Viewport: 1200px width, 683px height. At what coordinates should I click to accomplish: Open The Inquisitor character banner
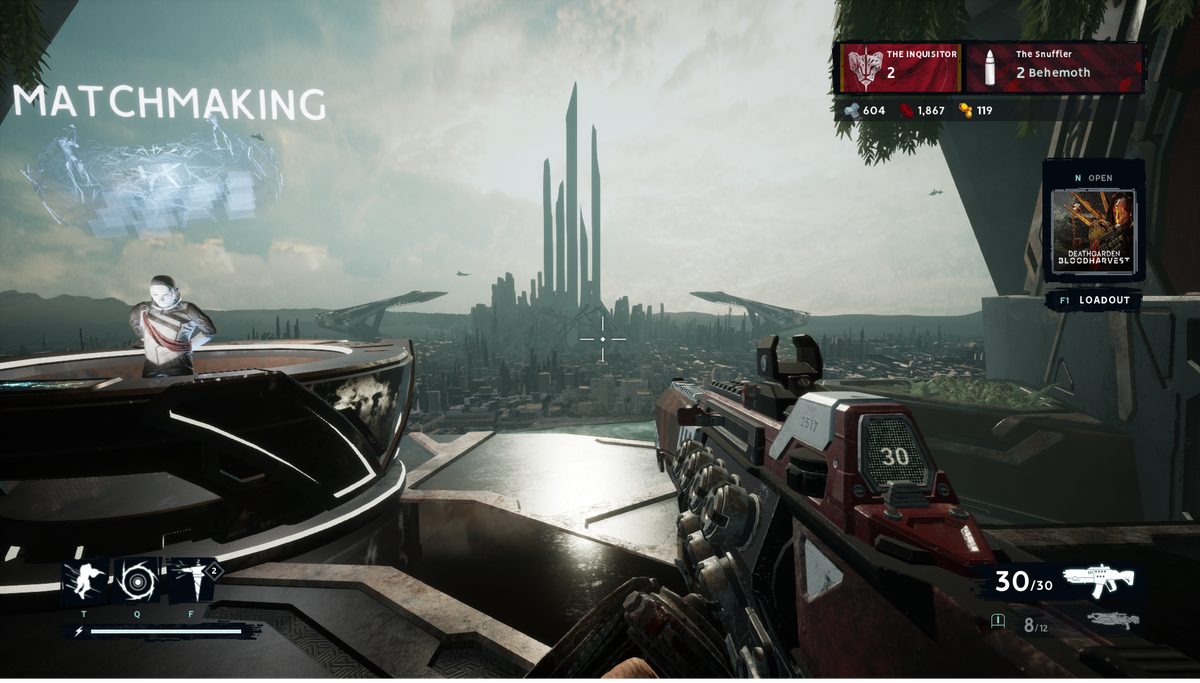coord(900,67)
